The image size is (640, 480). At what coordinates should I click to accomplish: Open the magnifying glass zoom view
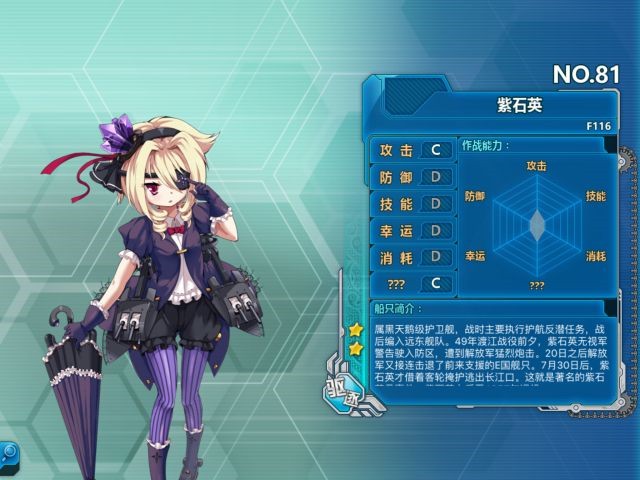point(8,452)
